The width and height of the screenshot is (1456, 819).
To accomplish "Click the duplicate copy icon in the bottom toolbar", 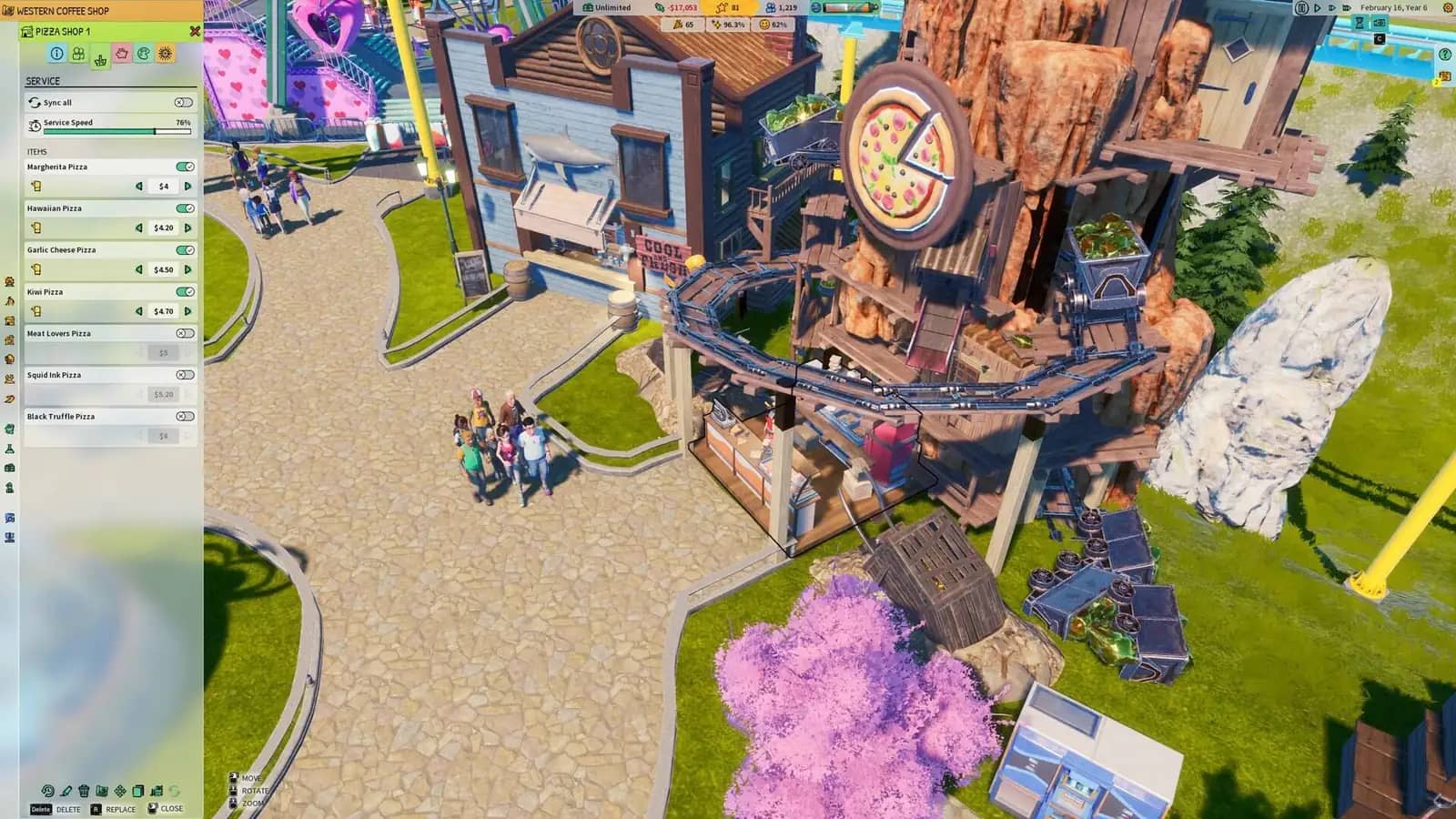I will [x=137, y=792].
